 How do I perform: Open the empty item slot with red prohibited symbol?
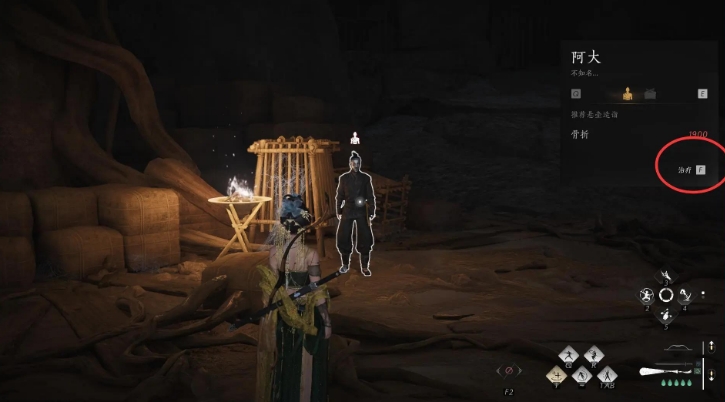coord(508,371)
